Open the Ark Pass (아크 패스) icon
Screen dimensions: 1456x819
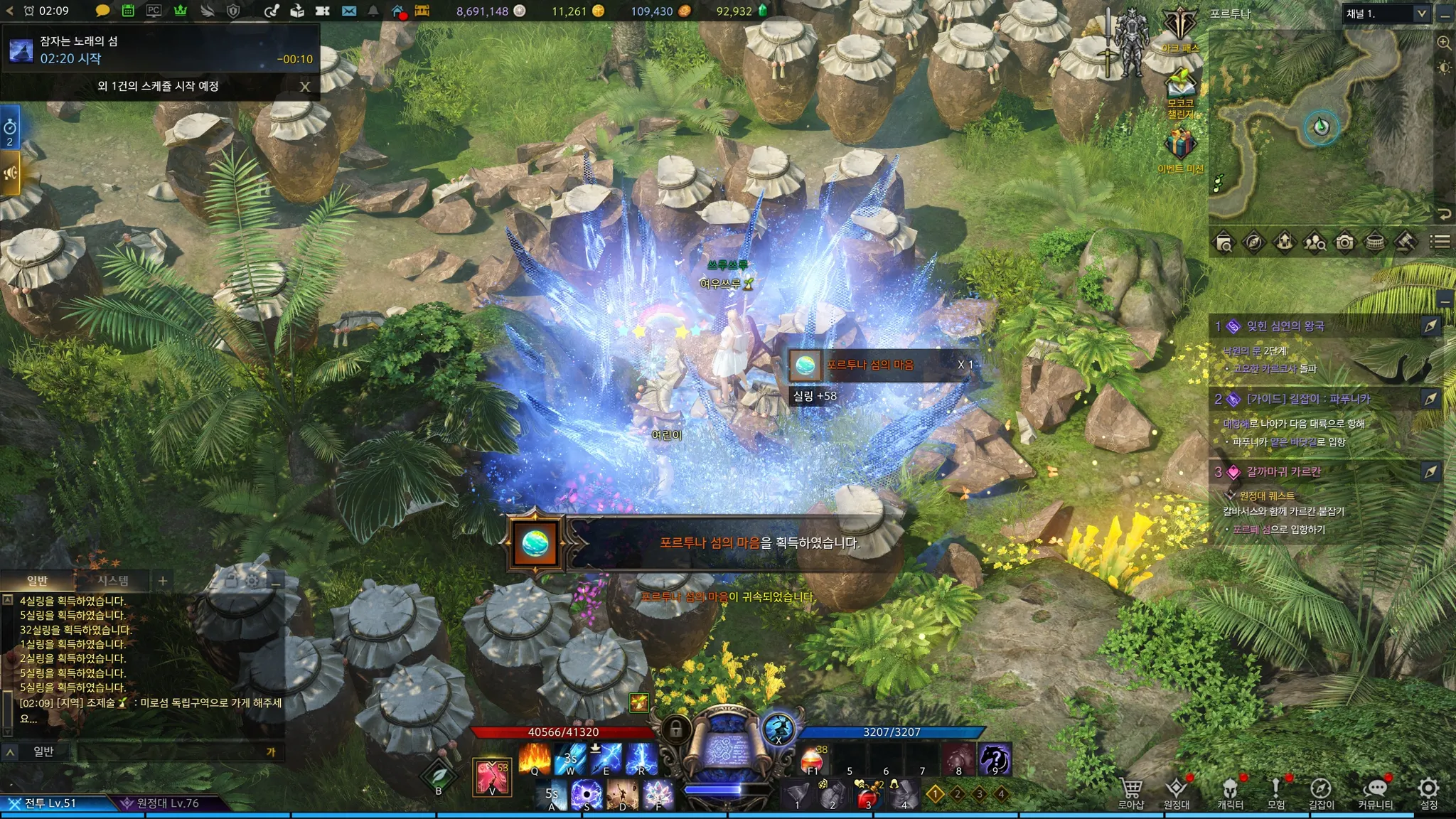point(1180,30)
